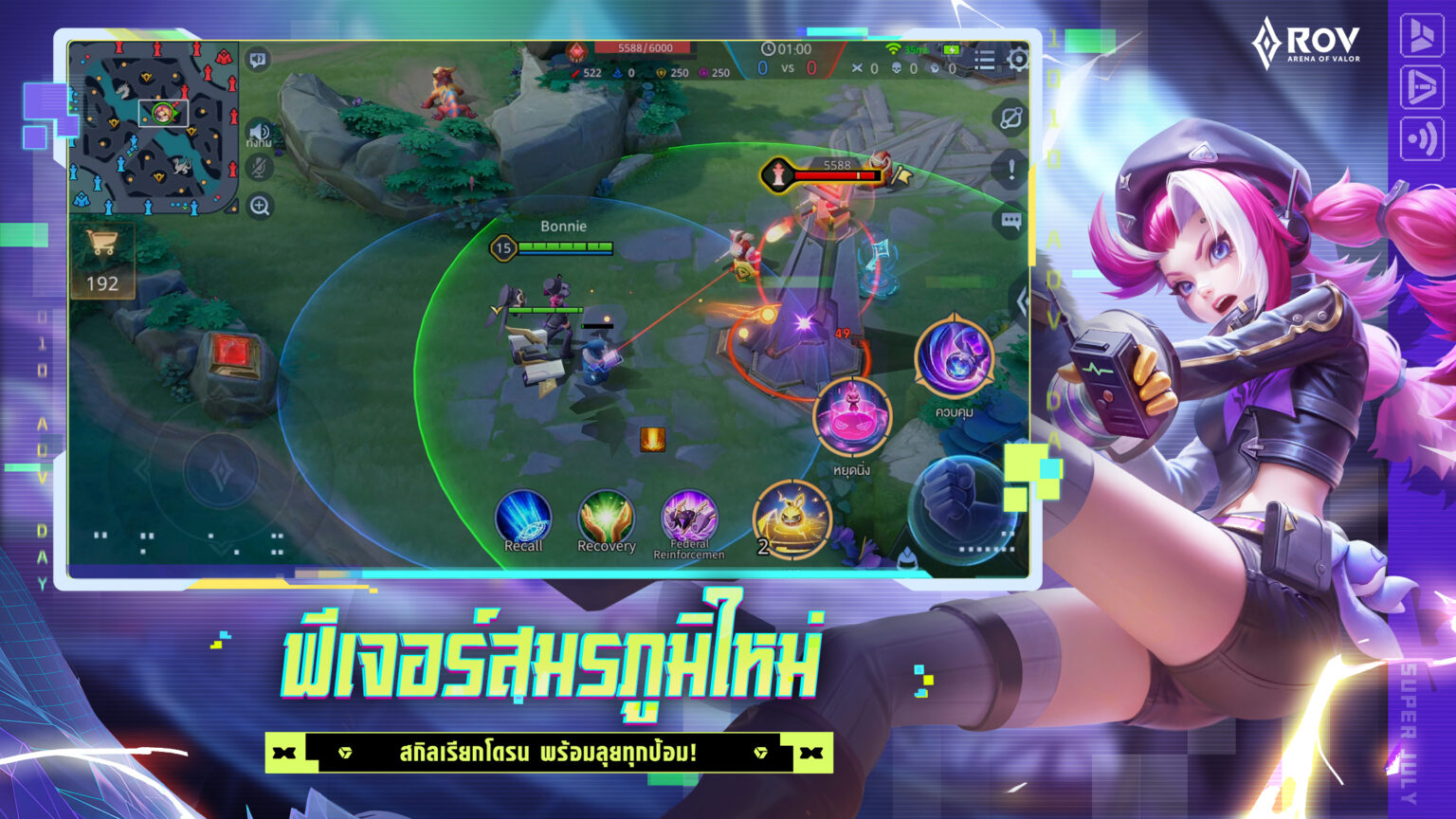Tap the yellow pet skill with counter 2
Screen dimensions: 1456x819
pyautogui.click(x=792, y=518)
